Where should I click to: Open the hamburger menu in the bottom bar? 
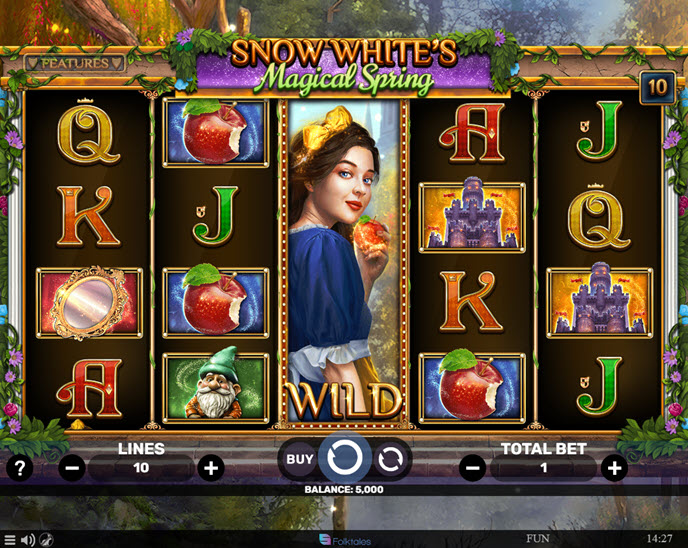10,540
